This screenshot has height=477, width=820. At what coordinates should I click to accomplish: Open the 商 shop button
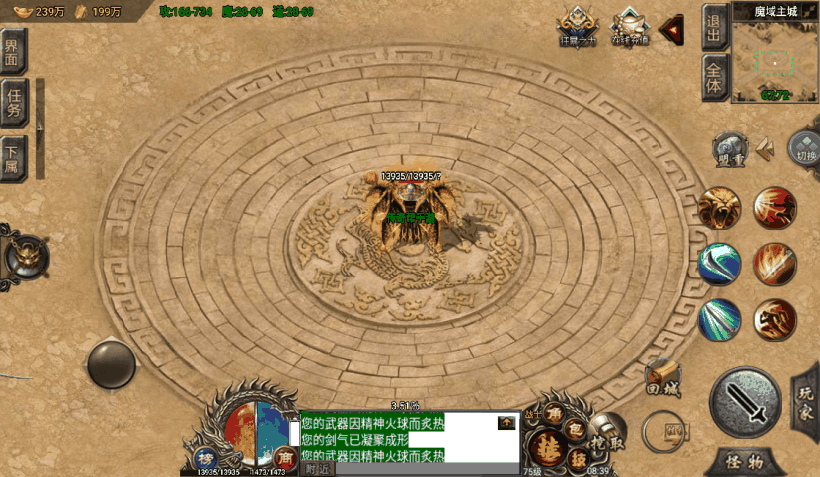point(284,456)
